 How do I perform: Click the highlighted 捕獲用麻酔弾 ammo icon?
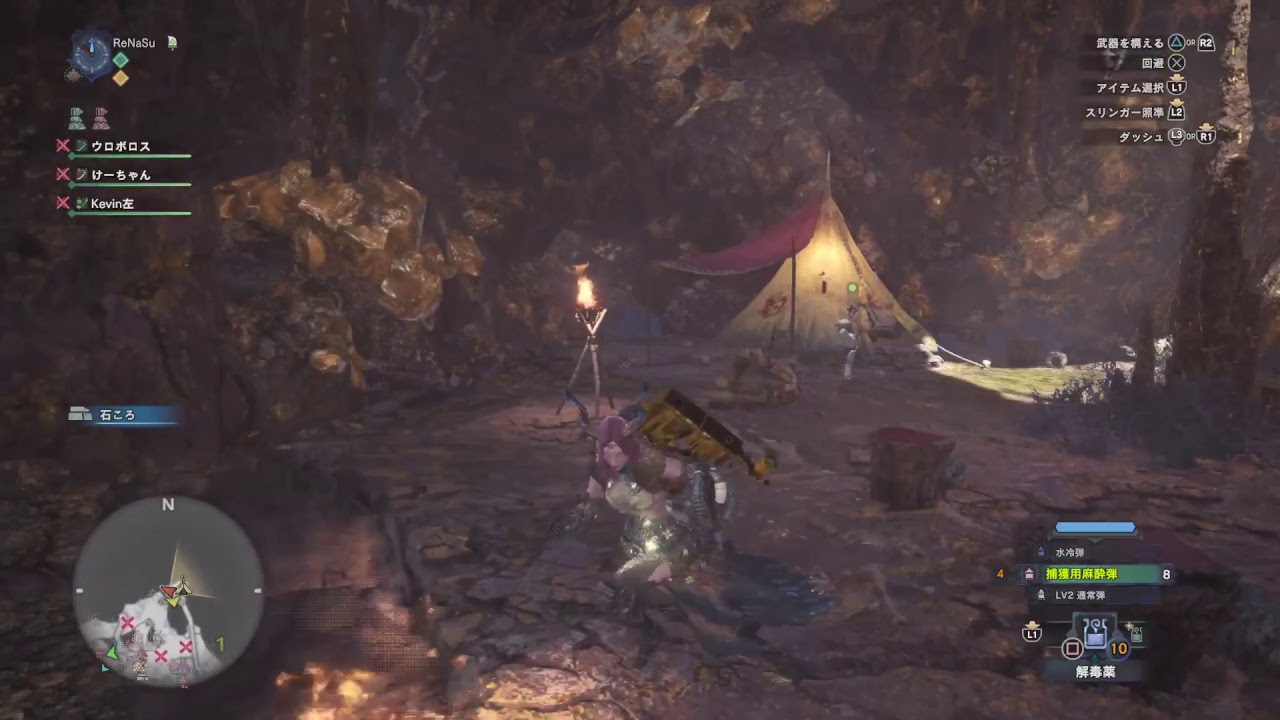1030,574
